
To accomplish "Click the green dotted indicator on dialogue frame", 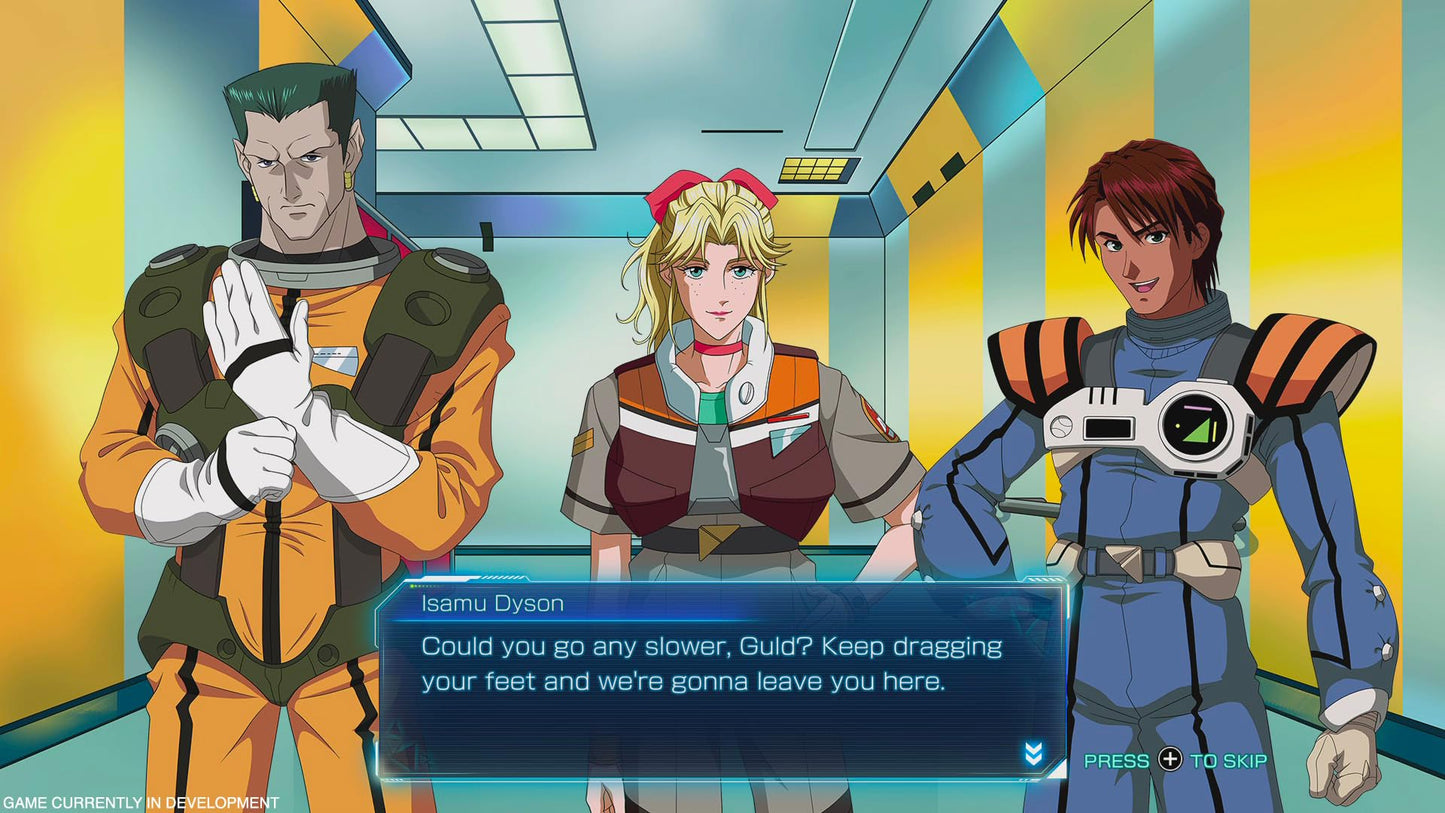I will [x=415, y=585].
